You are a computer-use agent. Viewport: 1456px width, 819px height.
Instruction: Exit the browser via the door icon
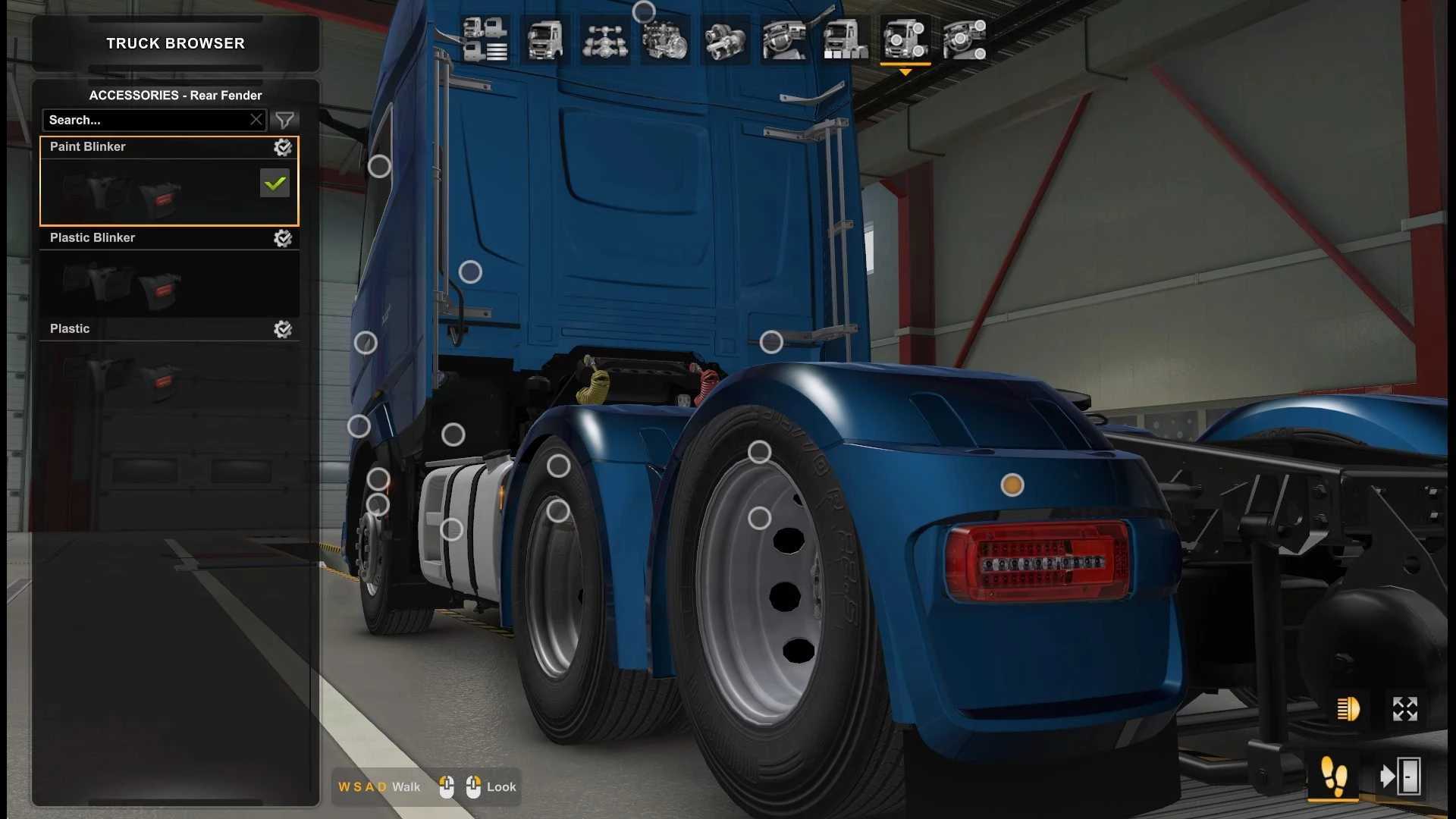click(x=1400, y=776)
